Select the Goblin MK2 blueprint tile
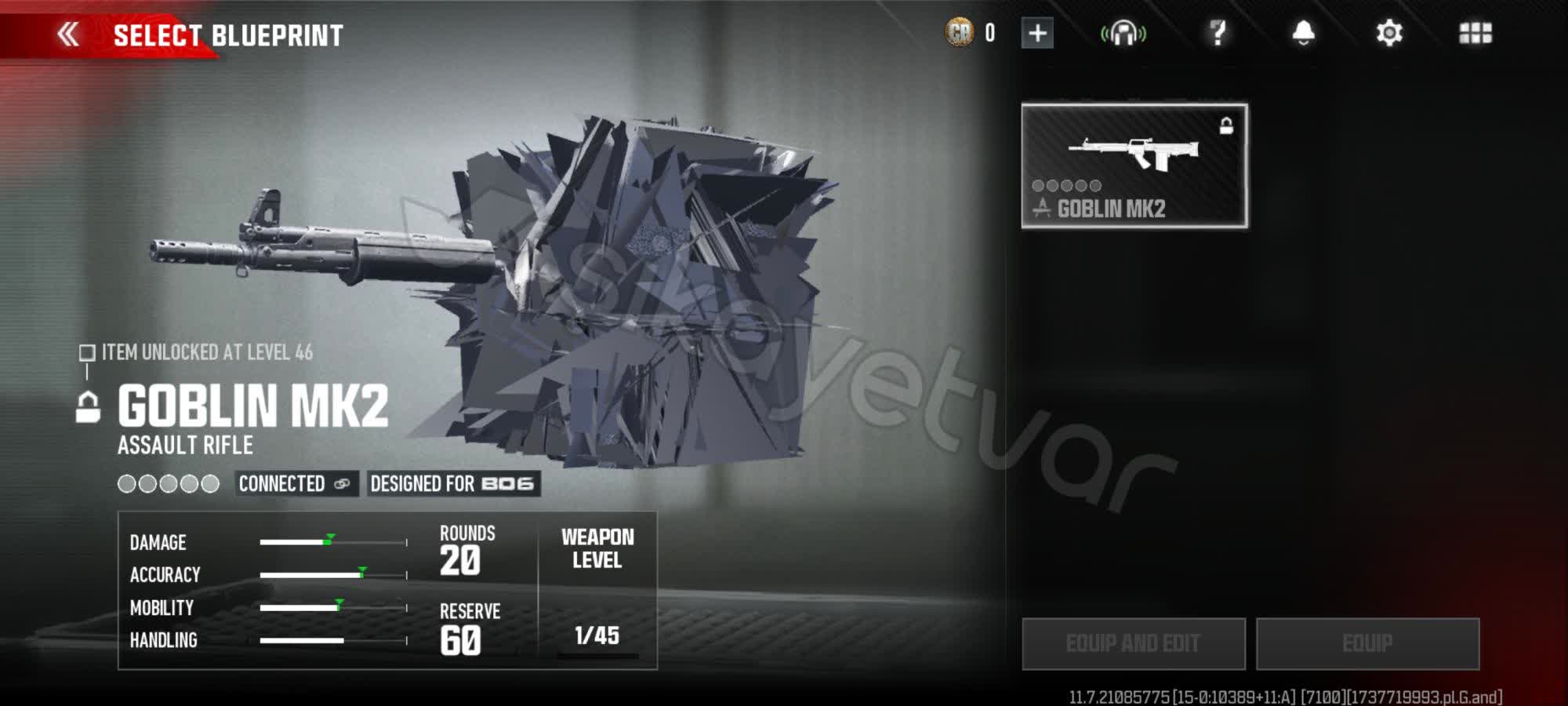 click(1134, 166)
